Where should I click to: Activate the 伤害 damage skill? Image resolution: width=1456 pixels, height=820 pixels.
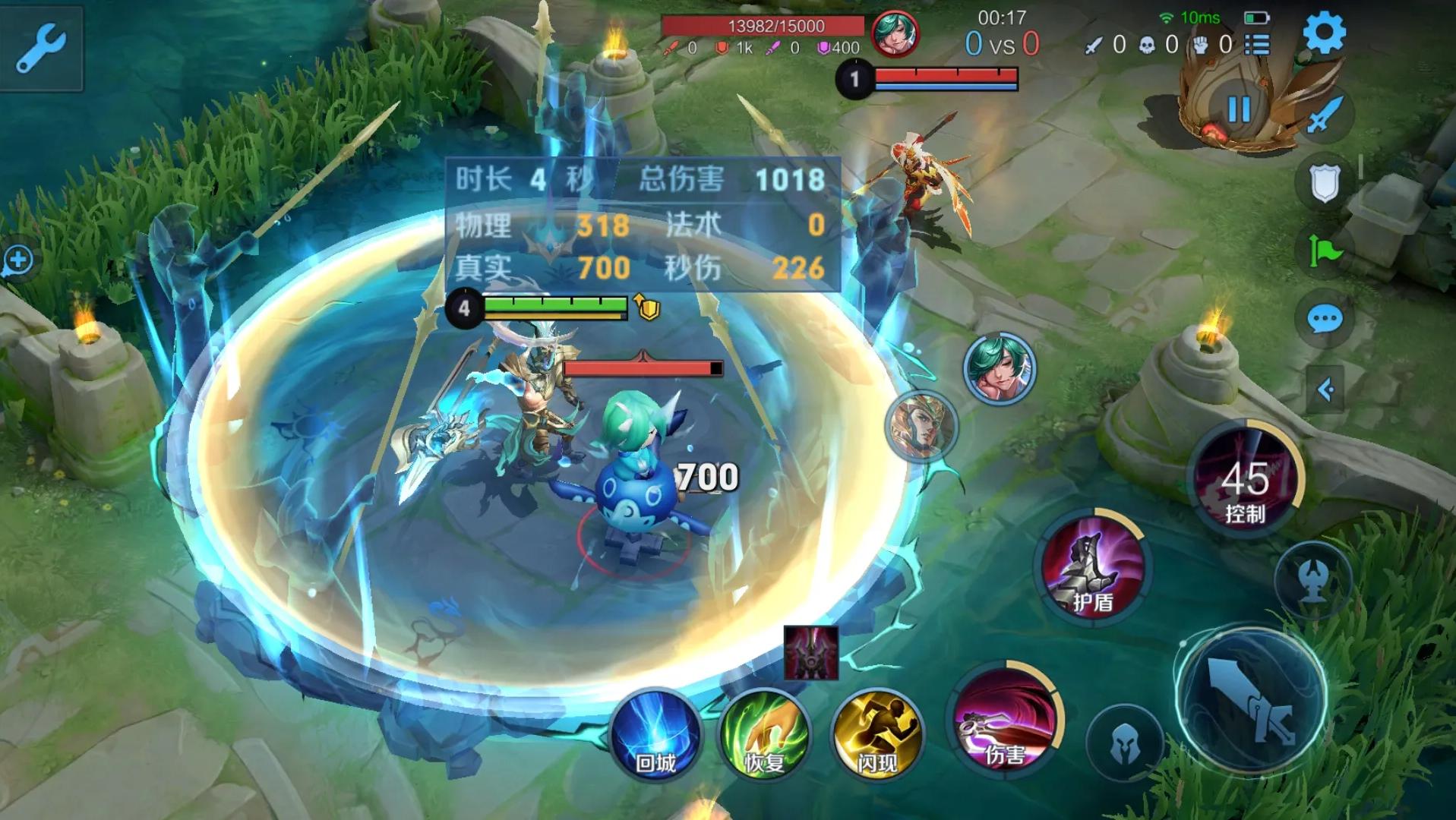click(1005, 720)
